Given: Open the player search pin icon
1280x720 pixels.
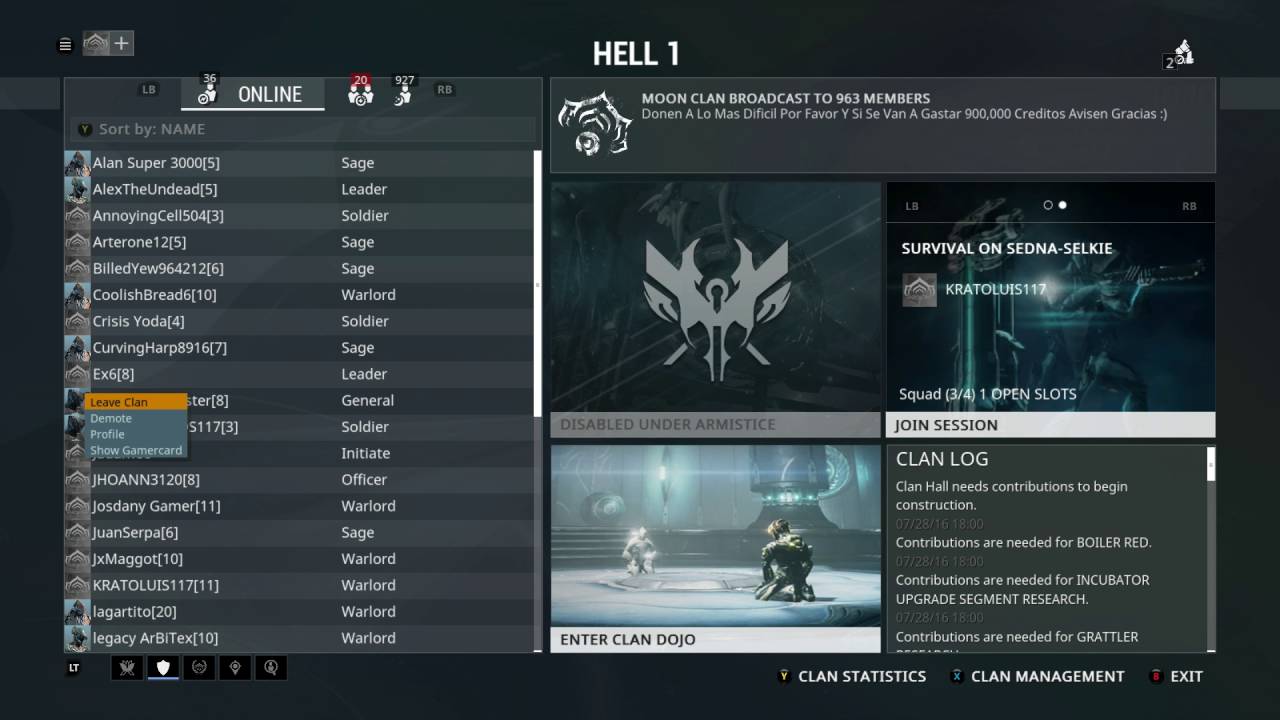Looking at the screenshot, I should 271,667.
